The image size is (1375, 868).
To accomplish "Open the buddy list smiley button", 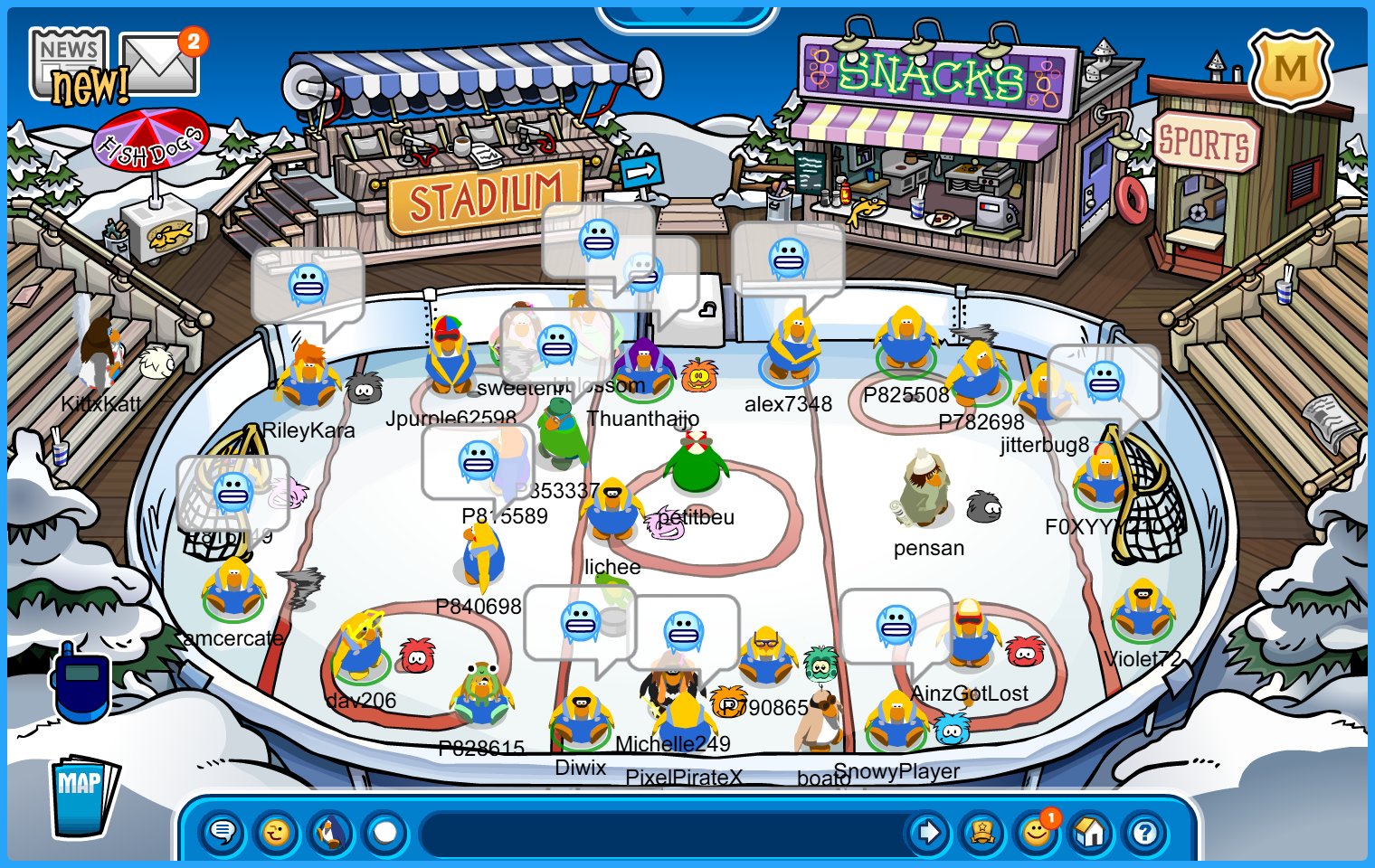I will [1037, 832].
